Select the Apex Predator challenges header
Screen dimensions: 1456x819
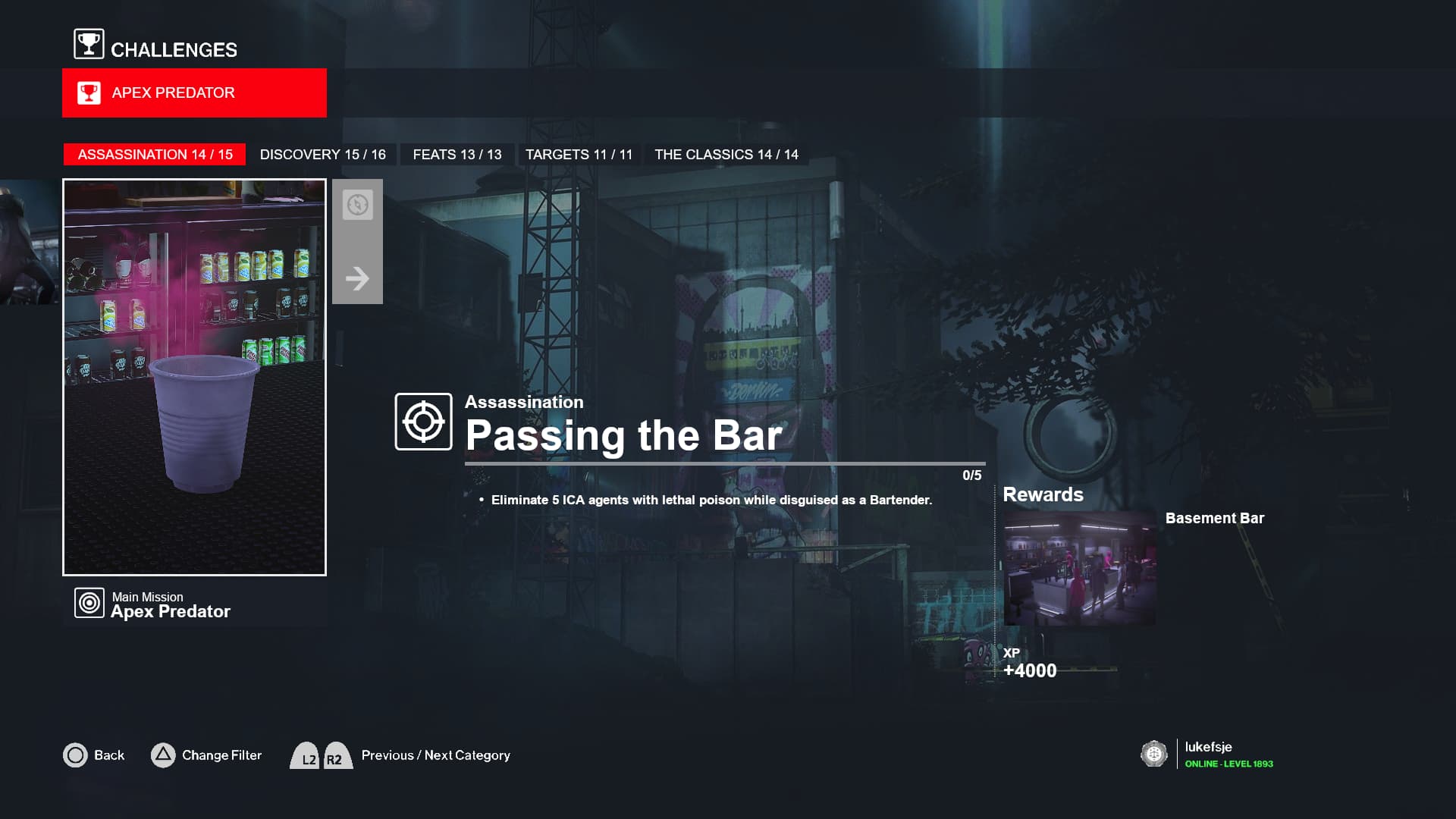[x=194, y=93]
